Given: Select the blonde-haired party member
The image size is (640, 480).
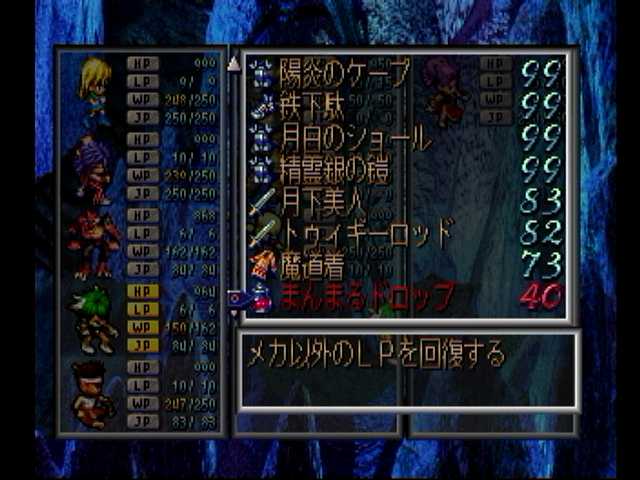Looking at the screenshot, I should (96, 88).
